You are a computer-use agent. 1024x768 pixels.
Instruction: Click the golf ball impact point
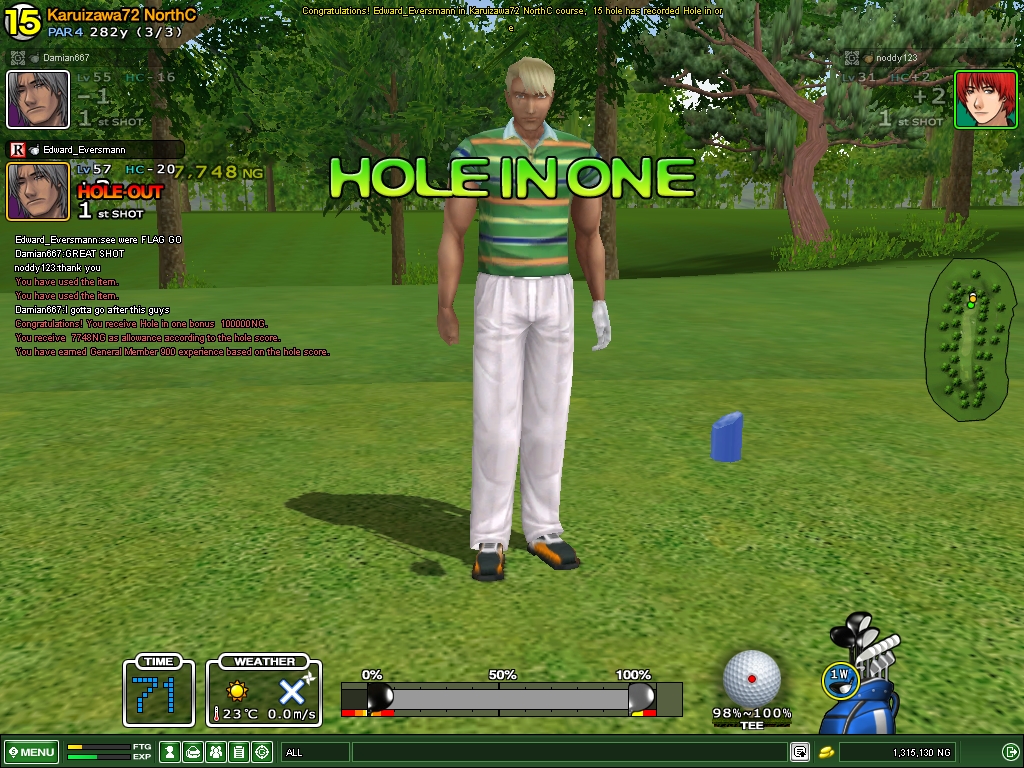coord(752,678)
